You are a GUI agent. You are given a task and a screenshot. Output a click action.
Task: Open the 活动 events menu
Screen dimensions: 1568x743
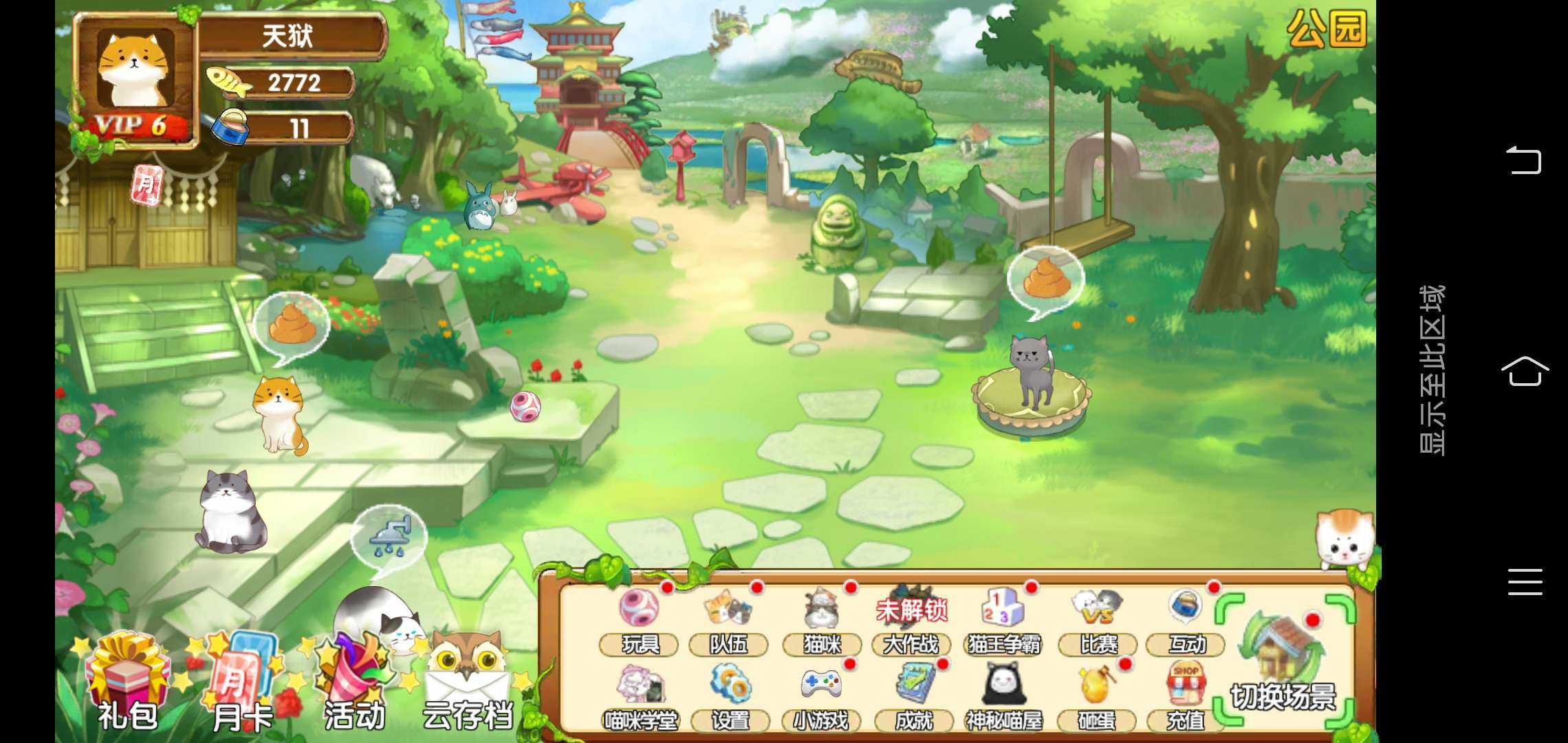click(x=354, y=685)
